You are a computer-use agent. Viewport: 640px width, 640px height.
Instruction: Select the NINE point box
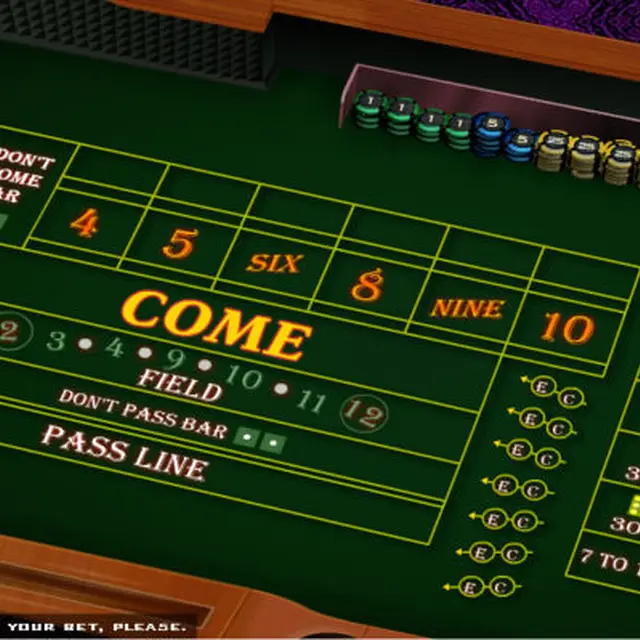tap(465, 307)
